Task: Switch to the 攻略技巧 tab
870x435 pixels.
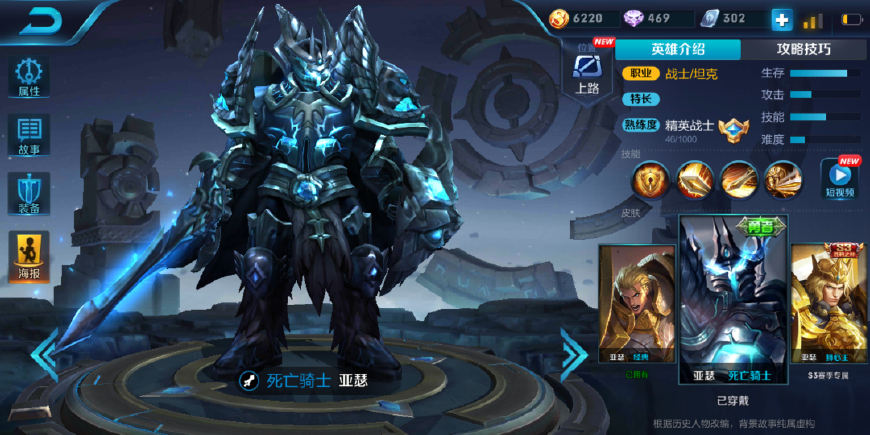Action: [803, 49]
